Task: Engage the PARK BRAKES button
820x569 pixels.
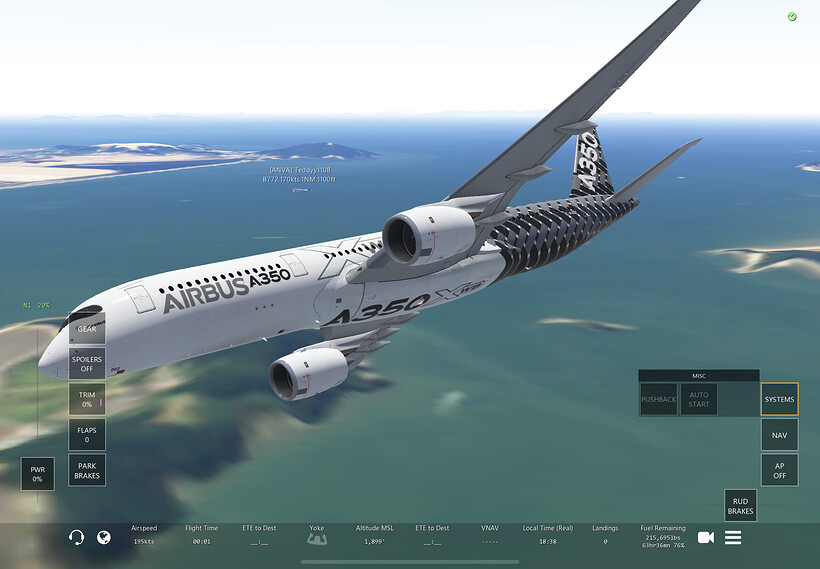Action: tap(87, 470)
